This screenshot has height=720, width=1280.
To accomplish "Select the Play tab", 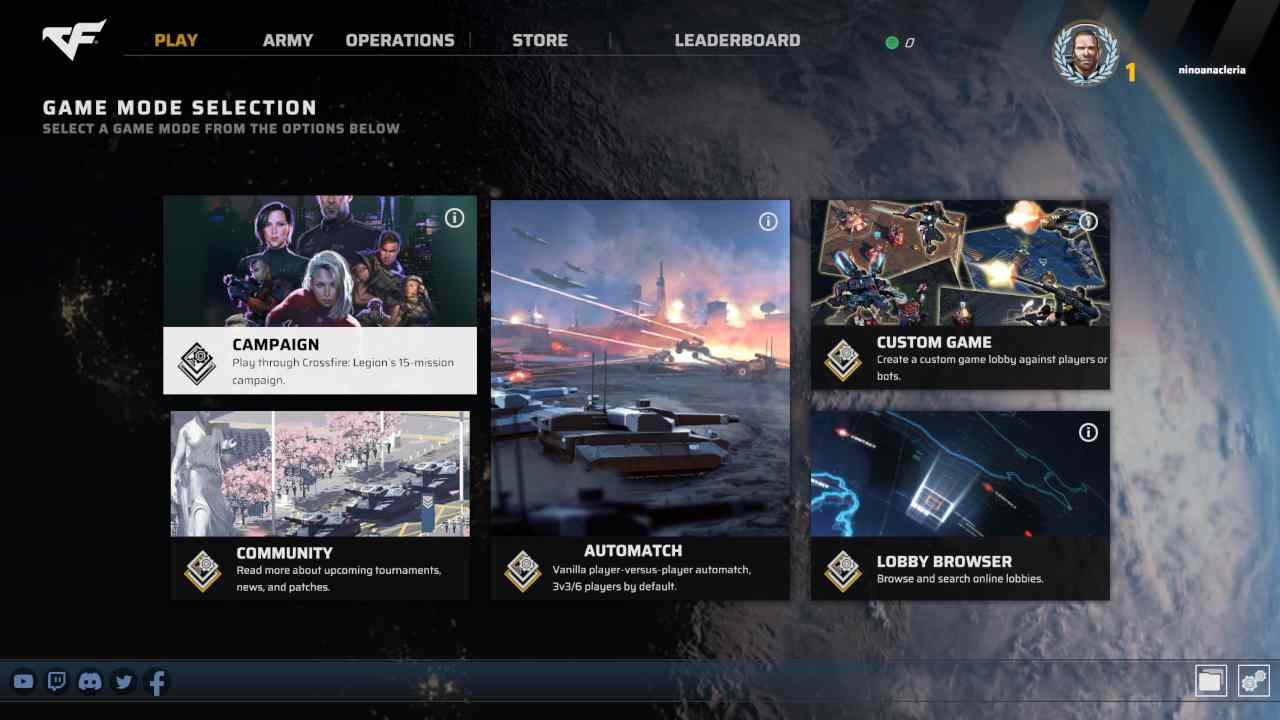I will 176,41.
